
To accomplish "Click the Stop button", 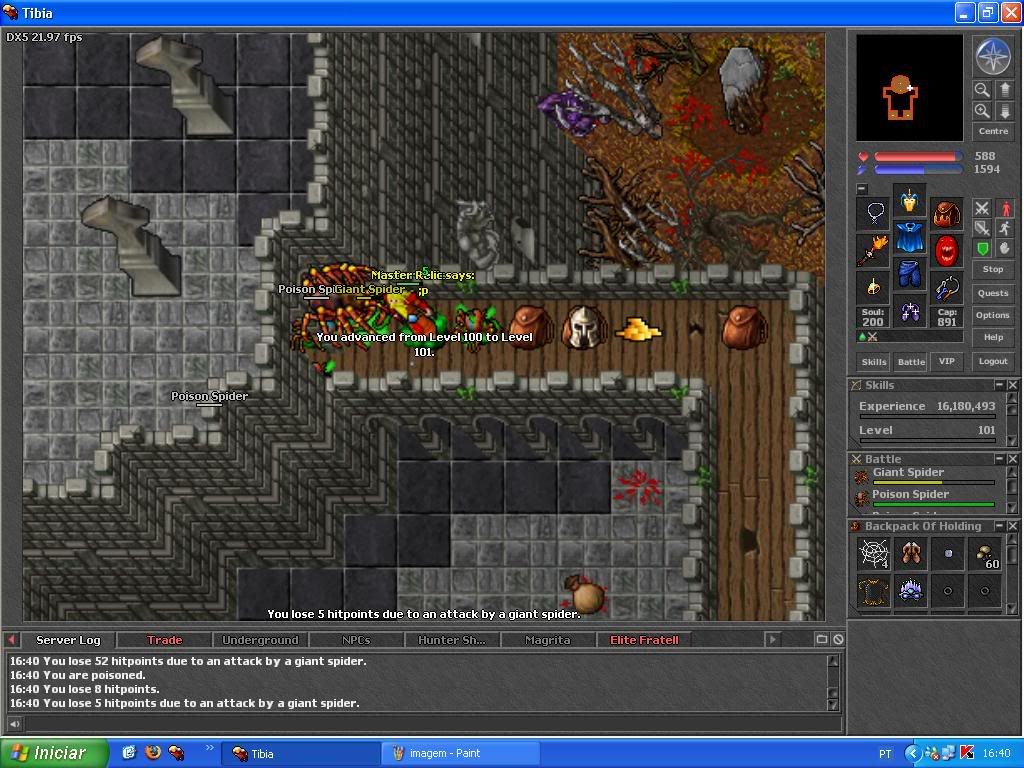I will coord(992,269).
